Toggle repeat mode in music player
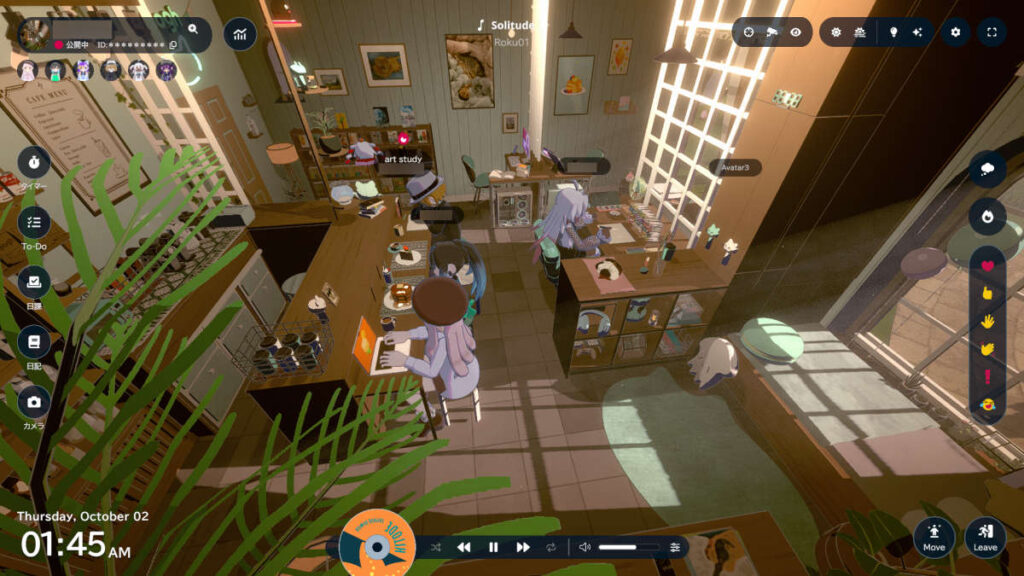The image size is (1024, 576). [x=551, y=547]
